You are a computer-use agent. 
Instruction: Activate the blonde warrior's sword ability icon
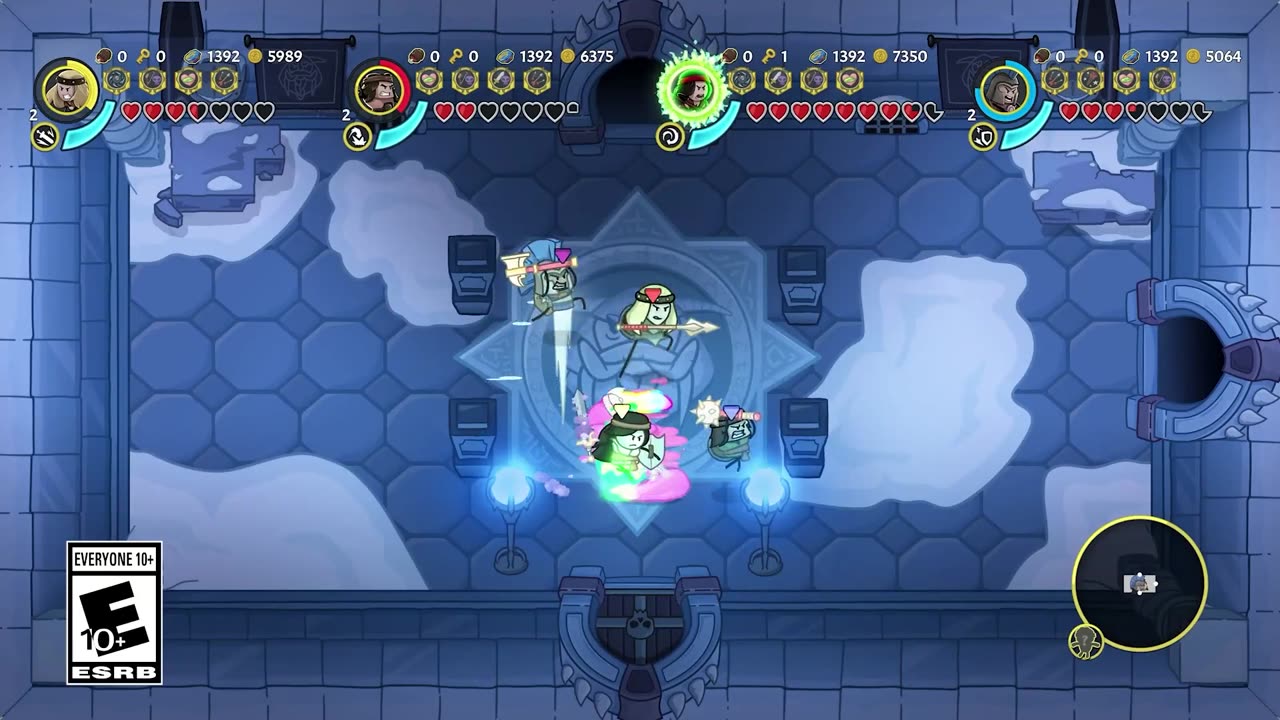[45, 136]
